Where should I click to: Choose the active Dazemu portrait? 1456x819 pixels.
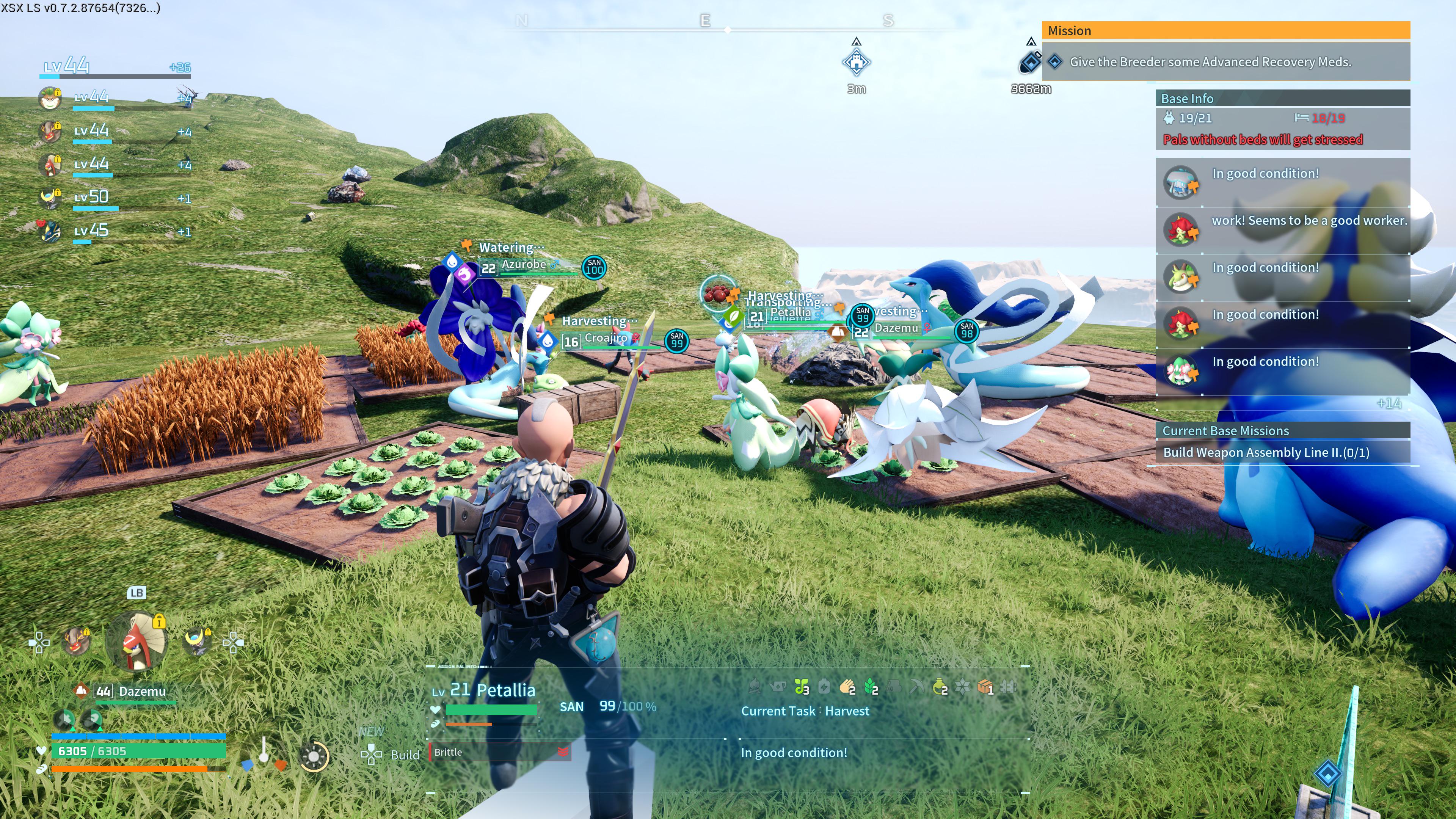pos(136,641)
